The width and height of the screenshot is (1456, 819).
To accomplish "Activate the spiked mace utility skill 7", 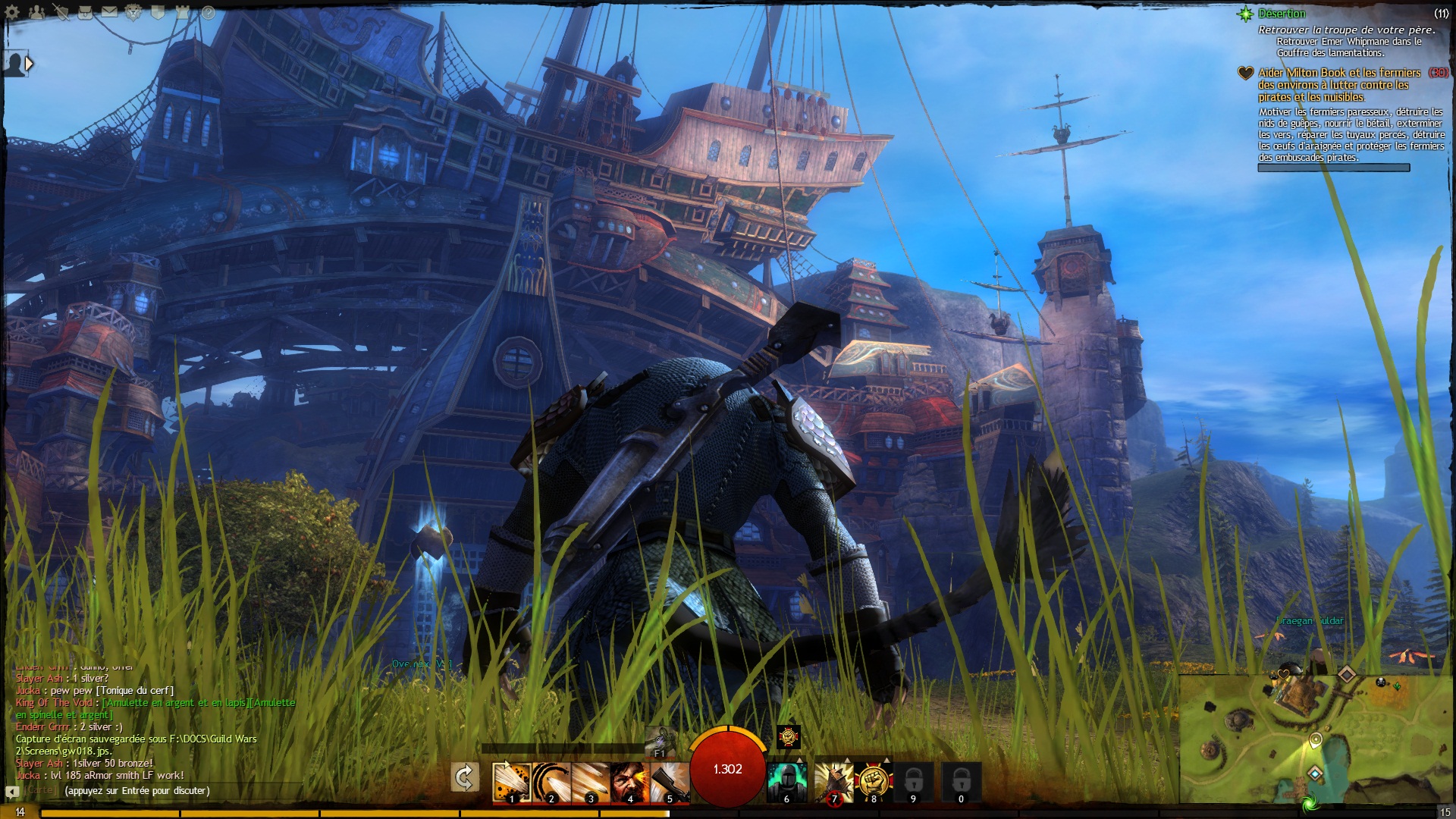I will [834, 782].
